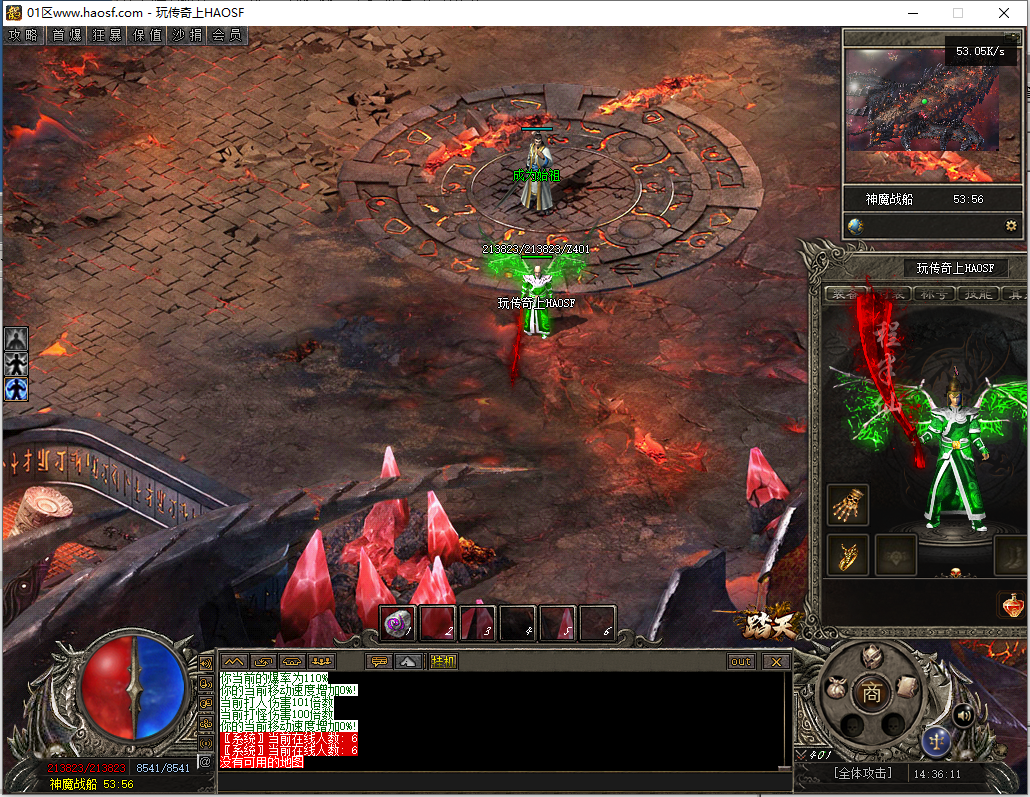
Task: Open the gear settings below the minimap
Action: pos(1011,226)
